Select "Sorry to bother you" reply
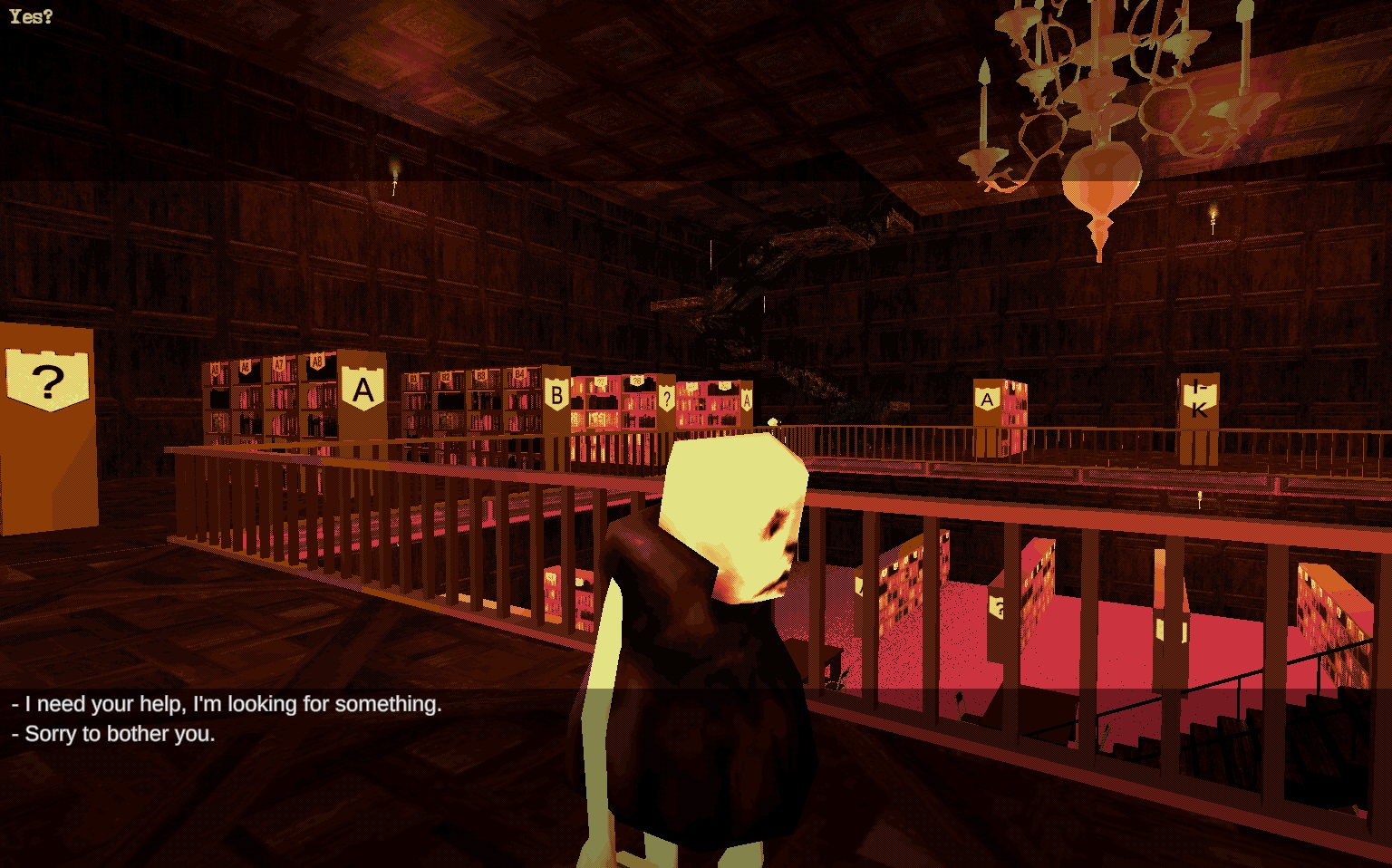 click(114, 734)
